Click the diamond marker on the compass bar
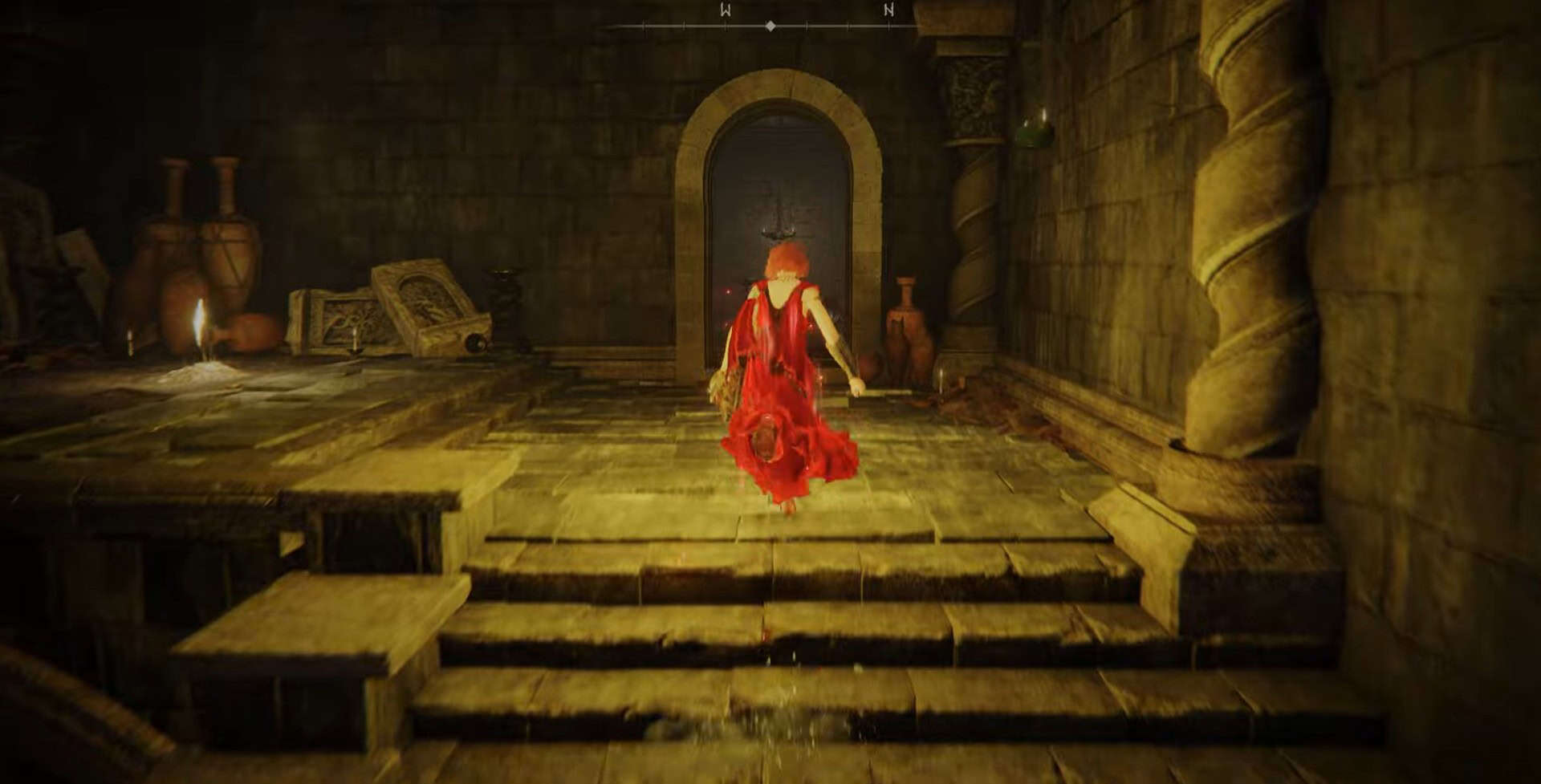 pyautogui.click(x=770, y=26)
